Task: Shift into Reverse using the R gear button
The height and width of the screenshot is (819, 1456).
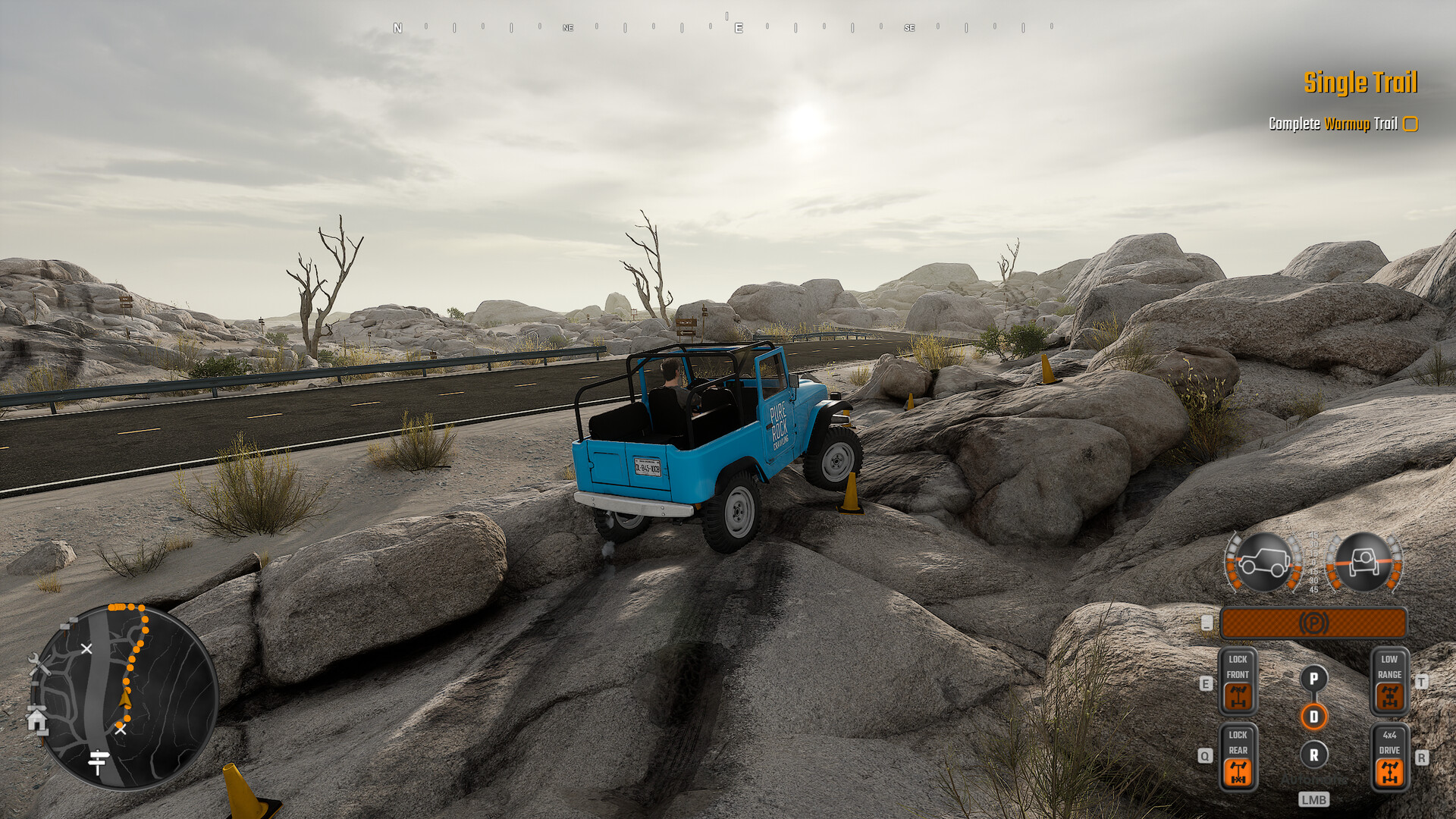Action: [x=1313, y=755]
